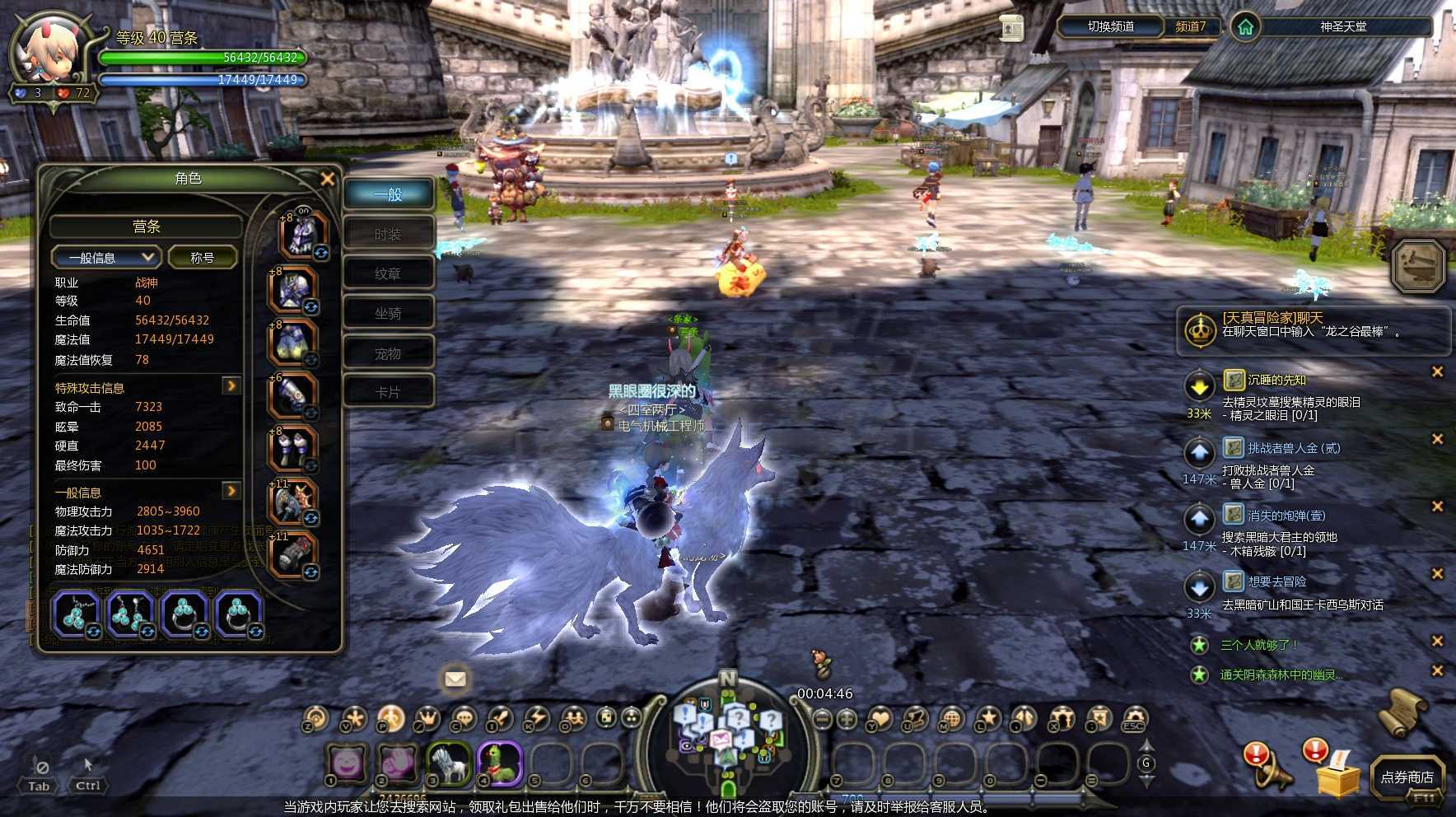Open the 坐骑 mount tab

click(x=388, y=314)
